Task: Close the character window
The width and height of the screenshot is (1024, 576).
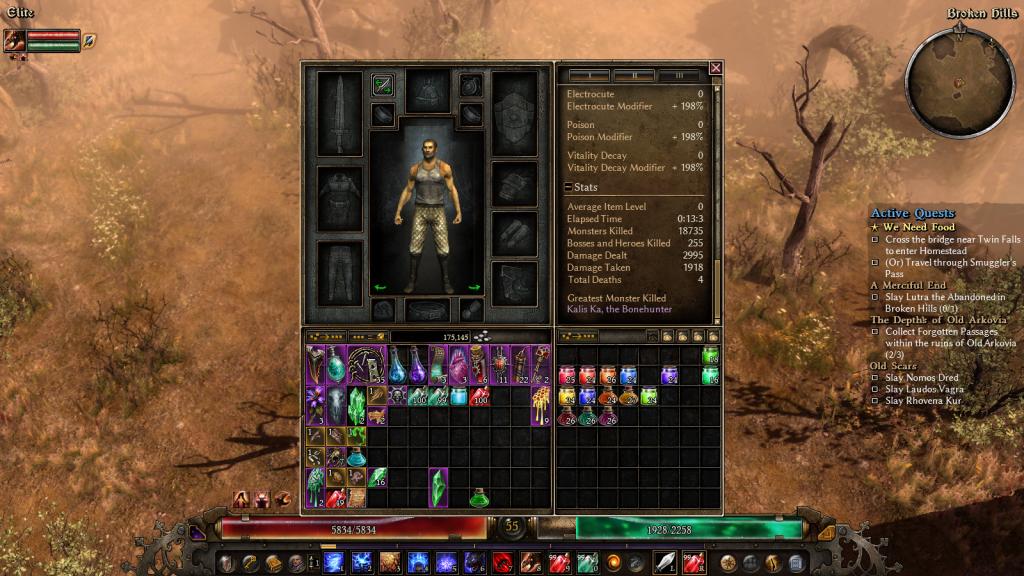Action: pos(715,68)
